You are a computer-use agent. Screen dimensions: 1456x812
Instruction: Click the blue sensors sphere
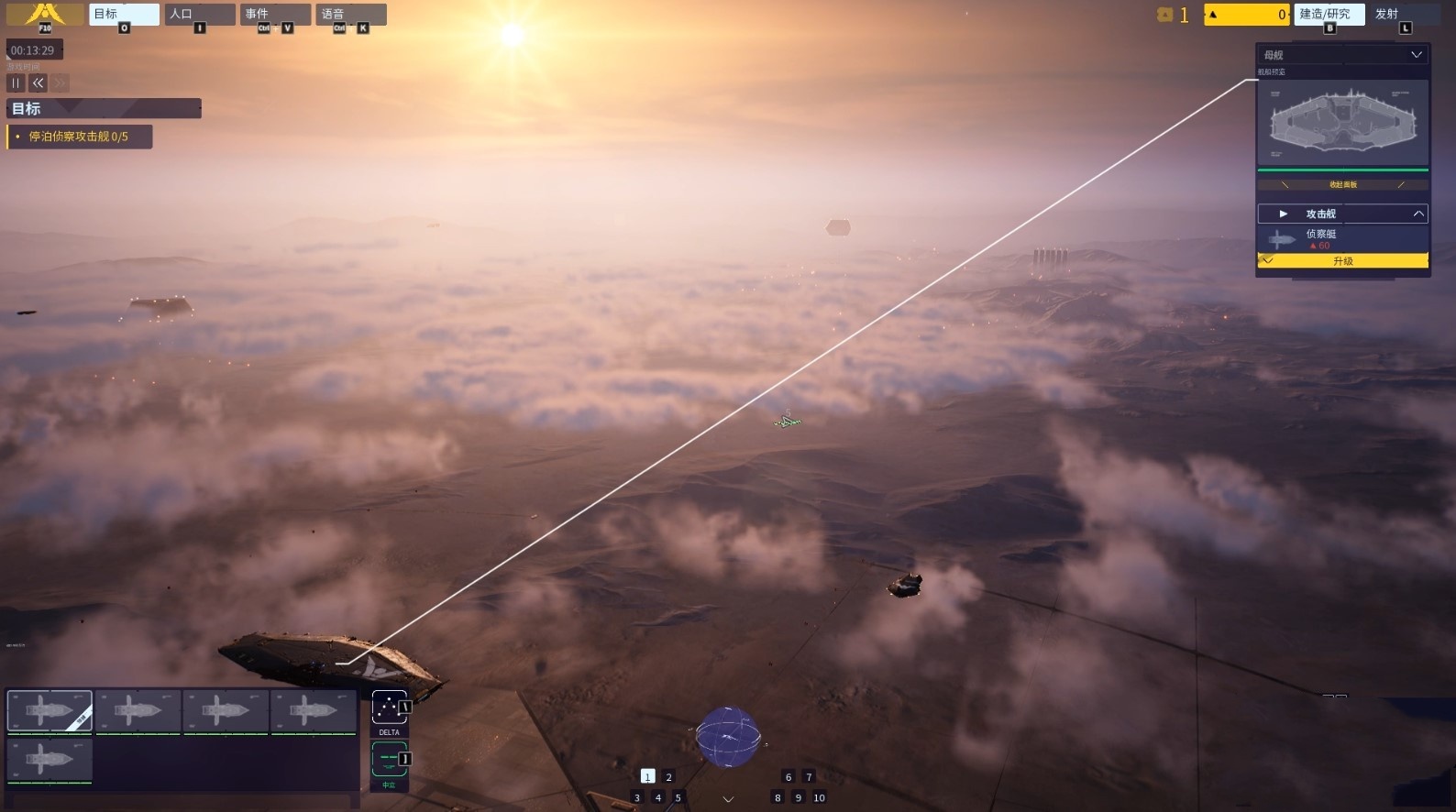click(727, 737)
